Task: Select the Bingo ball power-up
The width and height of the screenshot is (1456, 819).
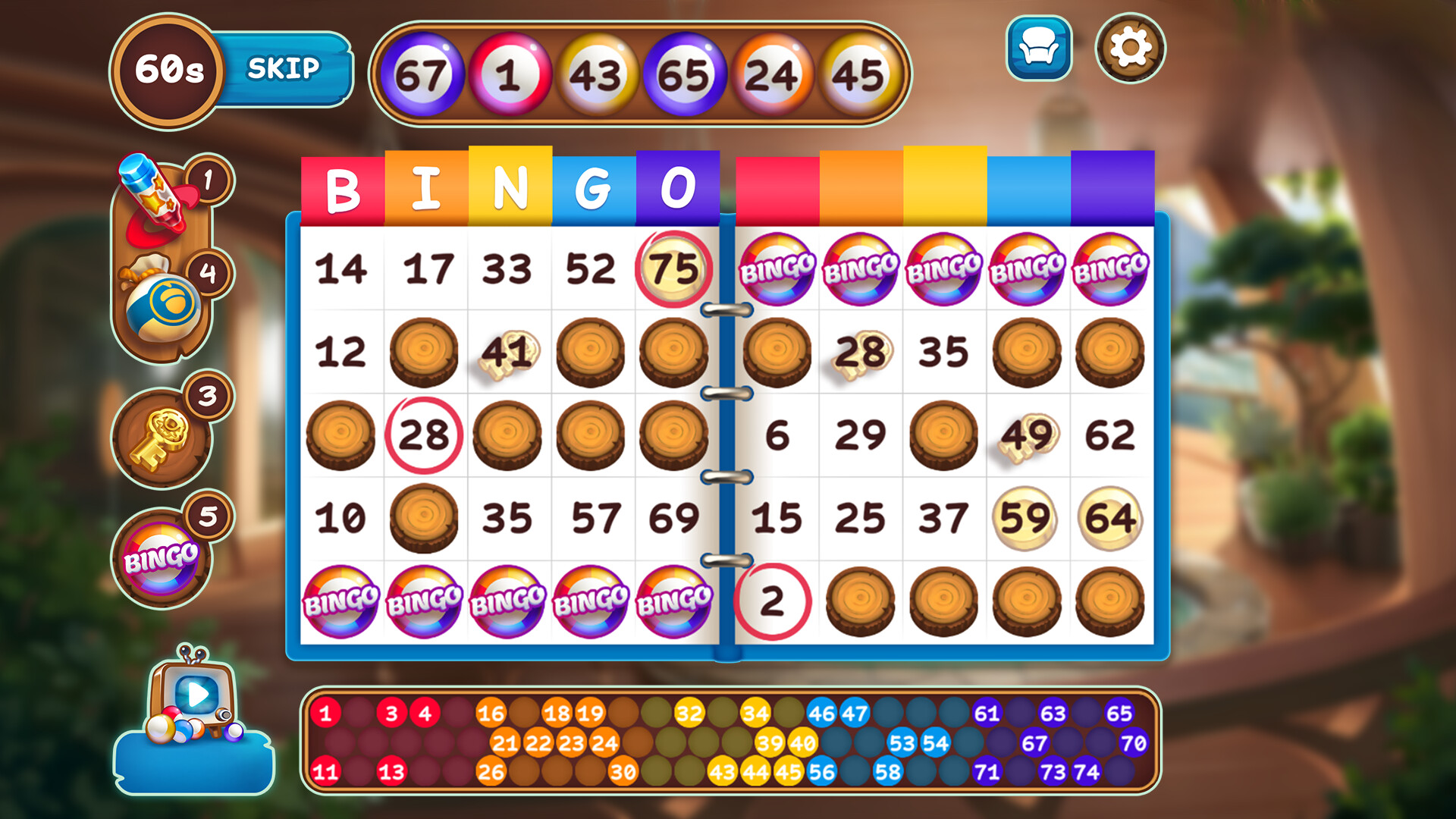Action: tap(162, 552)
